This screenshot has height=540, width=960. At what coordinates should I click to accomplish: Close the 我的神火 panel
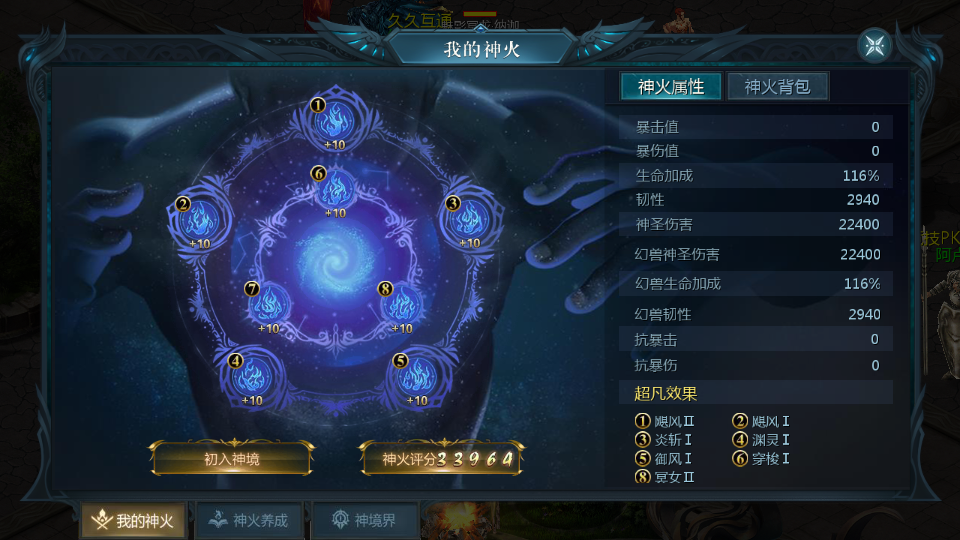874,45
